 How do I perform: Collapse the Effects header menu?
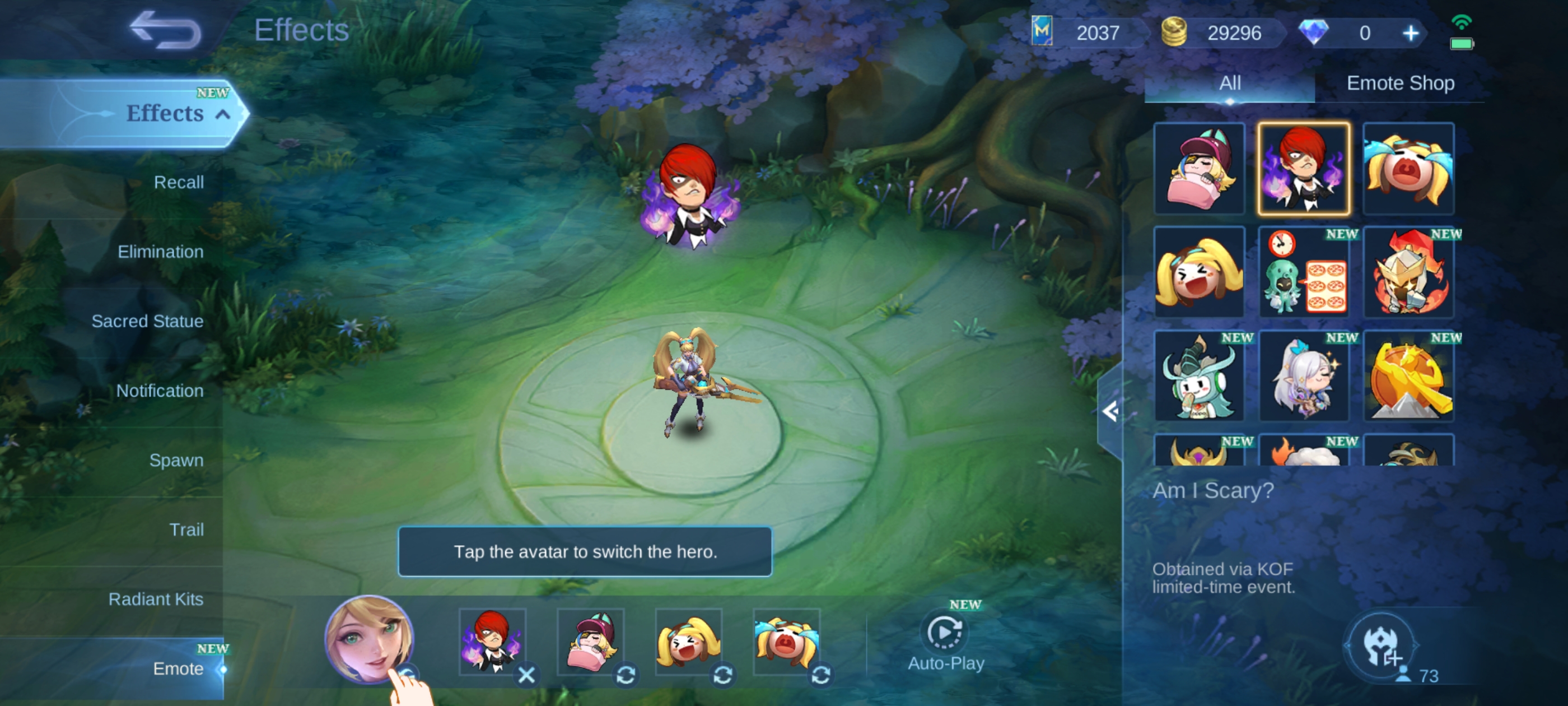(223, 114)
